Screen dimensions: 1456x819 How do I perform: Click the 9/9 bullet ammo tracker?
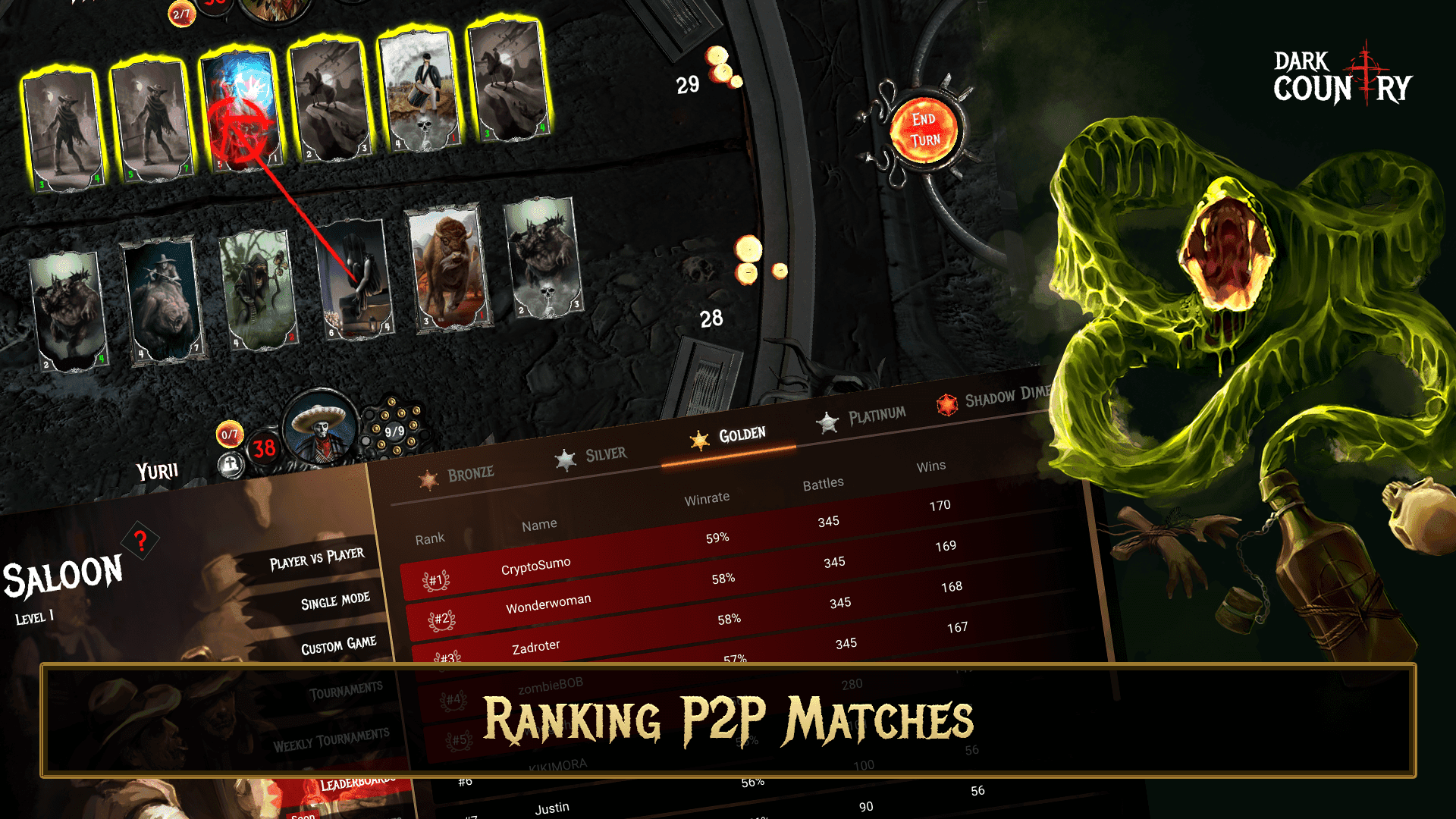point(392,430)
